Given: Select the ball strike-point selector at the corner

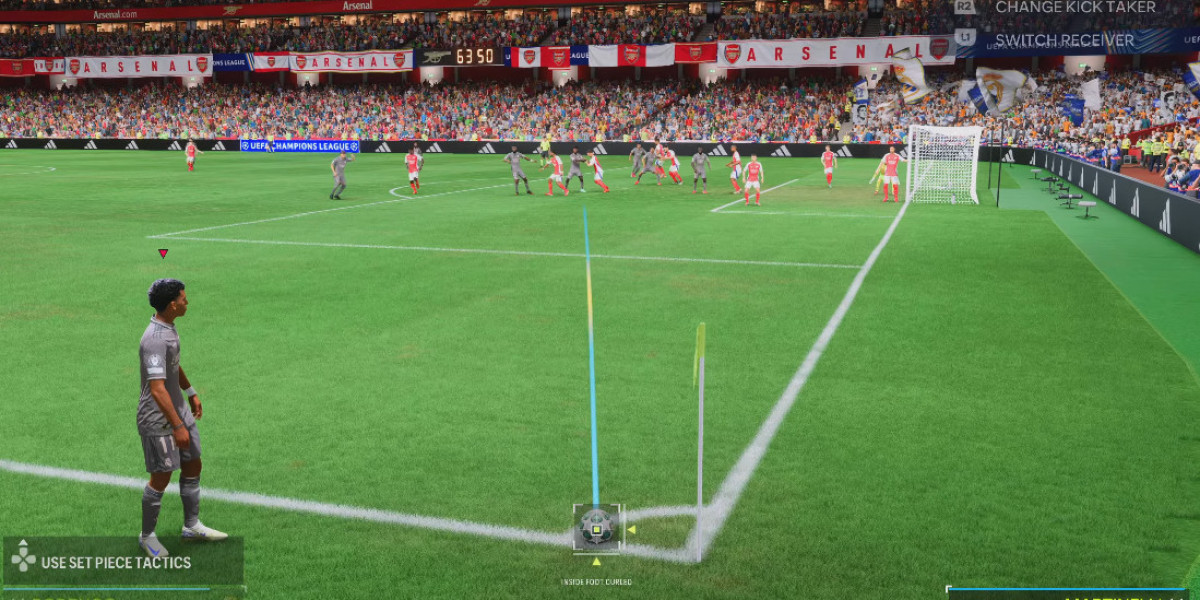Looking at the screenshot, I should click(x=597, y=528).
